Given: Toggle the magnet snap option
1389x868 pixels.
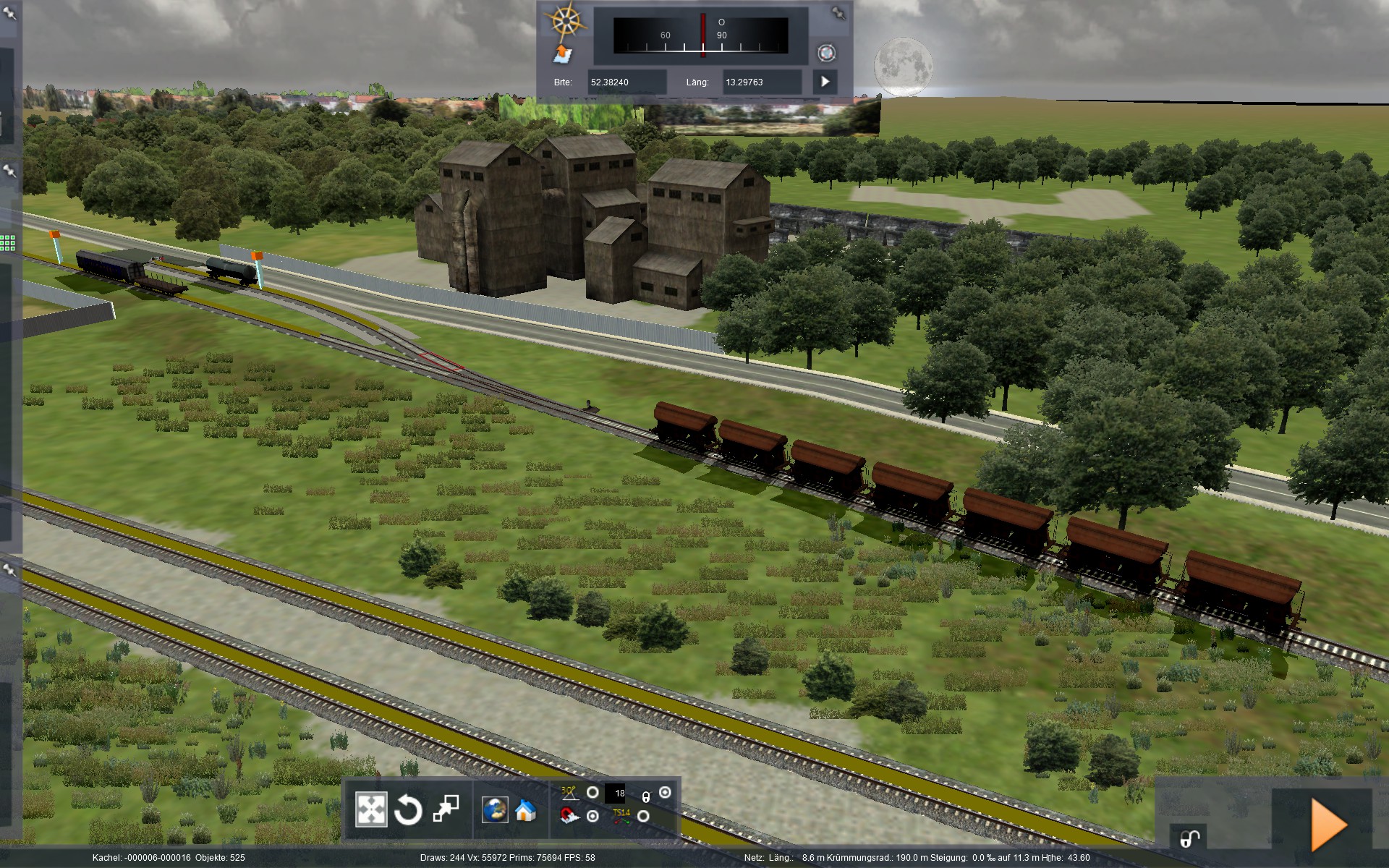Looking at the screenshot, I should tap(592, 817).
